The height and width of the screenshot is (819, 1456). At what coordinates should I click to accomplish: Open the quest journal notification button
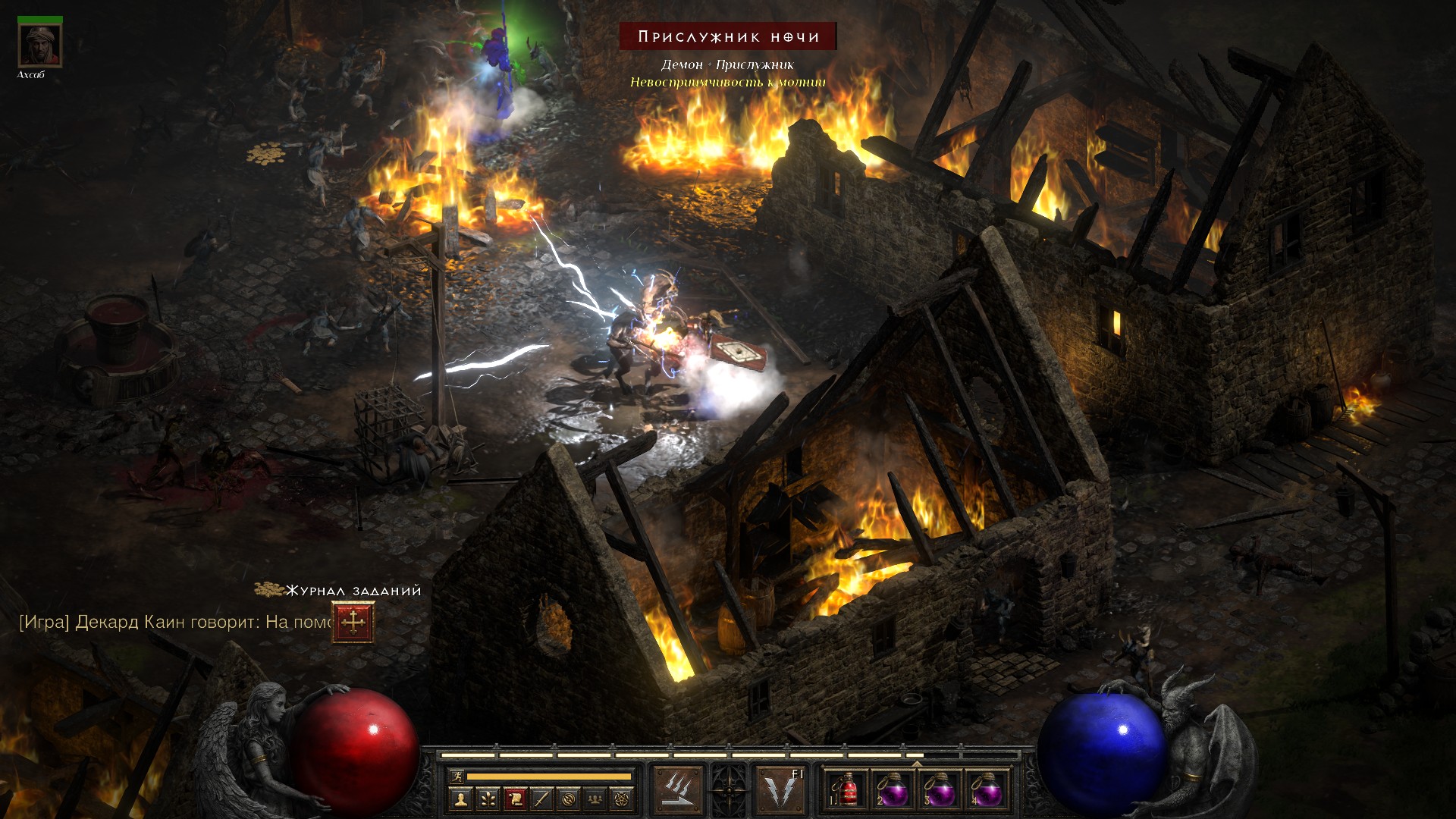(353, 623)
